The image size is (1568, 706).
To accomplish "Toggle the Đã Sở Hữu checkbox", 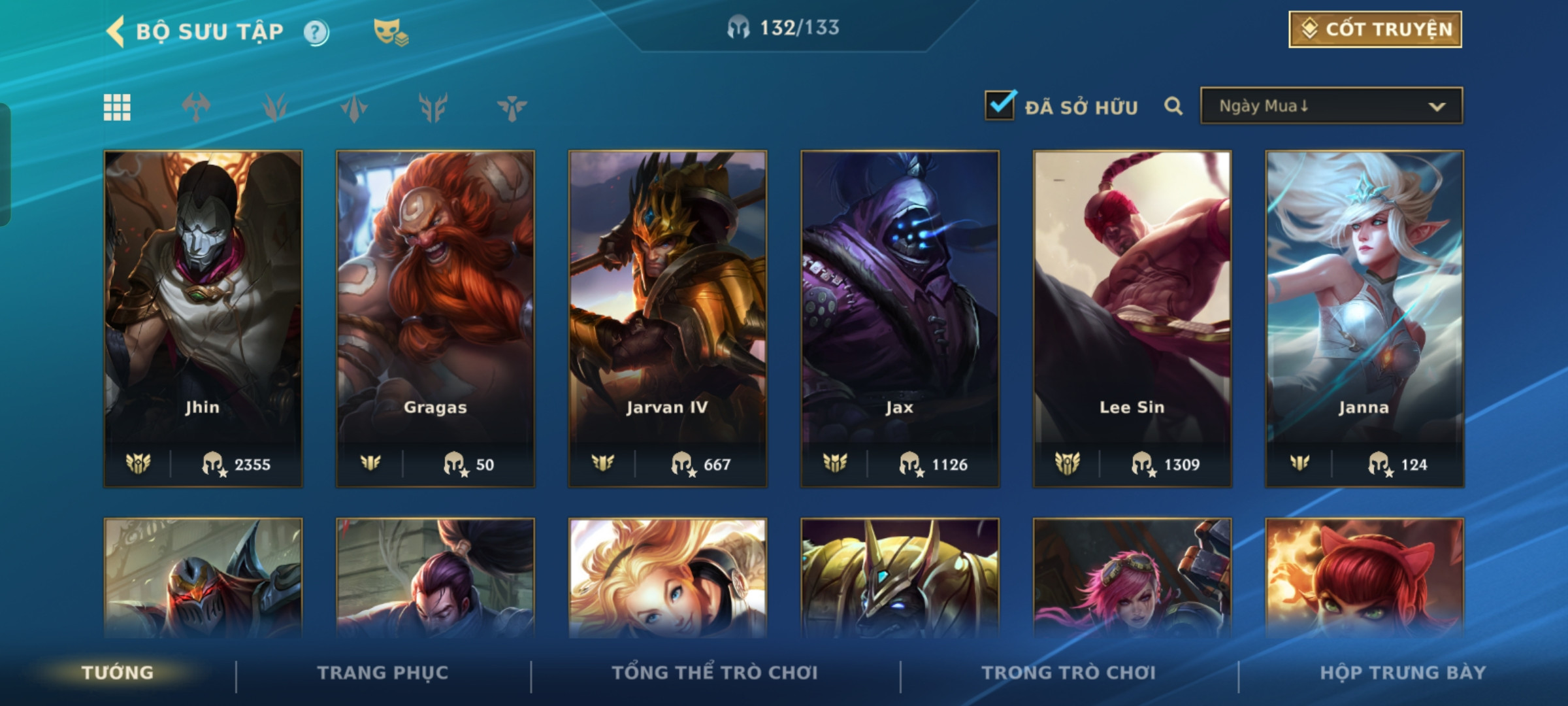I will coord(1000,105).
